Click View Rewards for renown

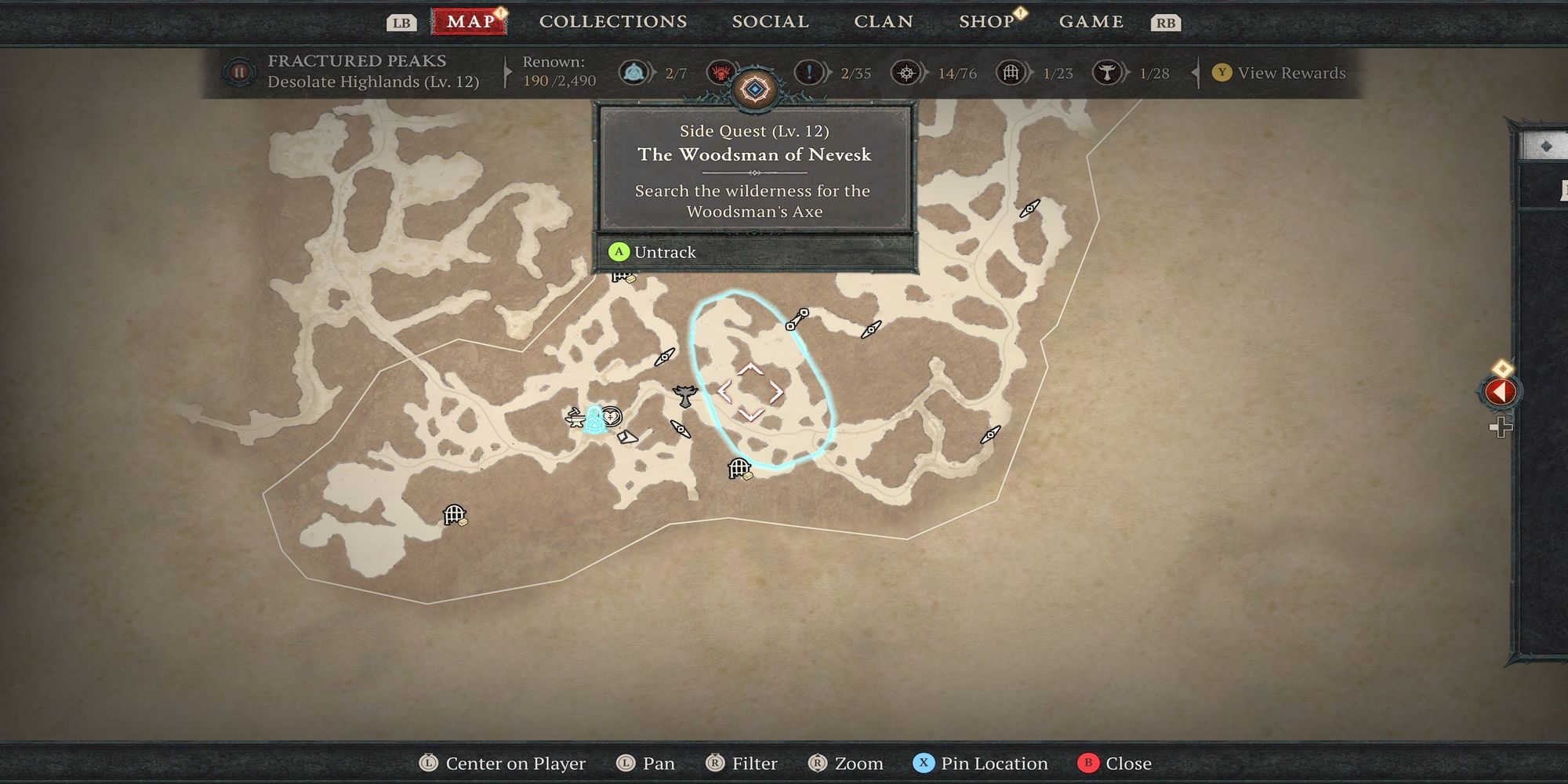(x=1284, y=73)
